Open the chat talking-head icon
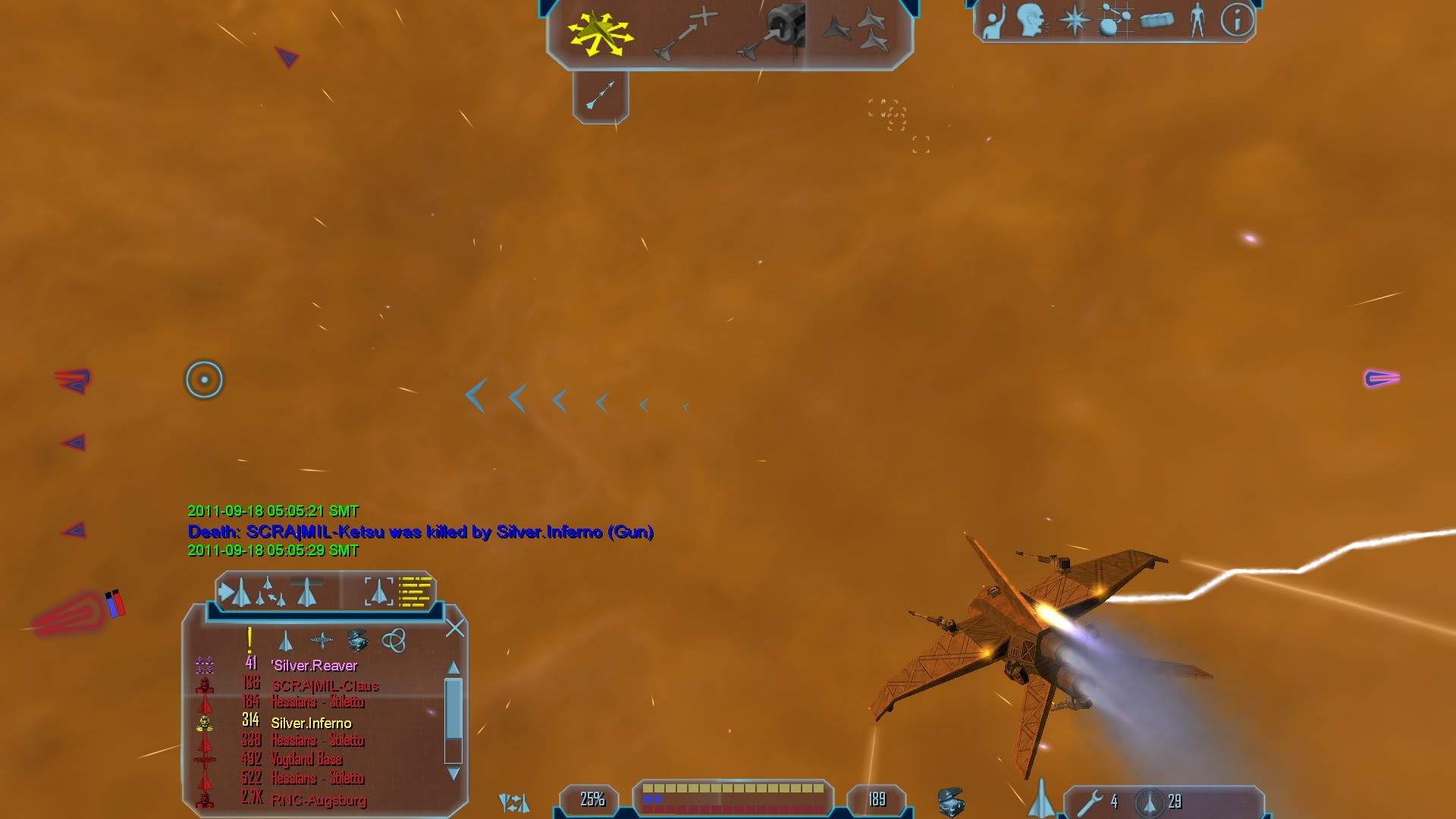1456x819 pixels. point(1032,20)
